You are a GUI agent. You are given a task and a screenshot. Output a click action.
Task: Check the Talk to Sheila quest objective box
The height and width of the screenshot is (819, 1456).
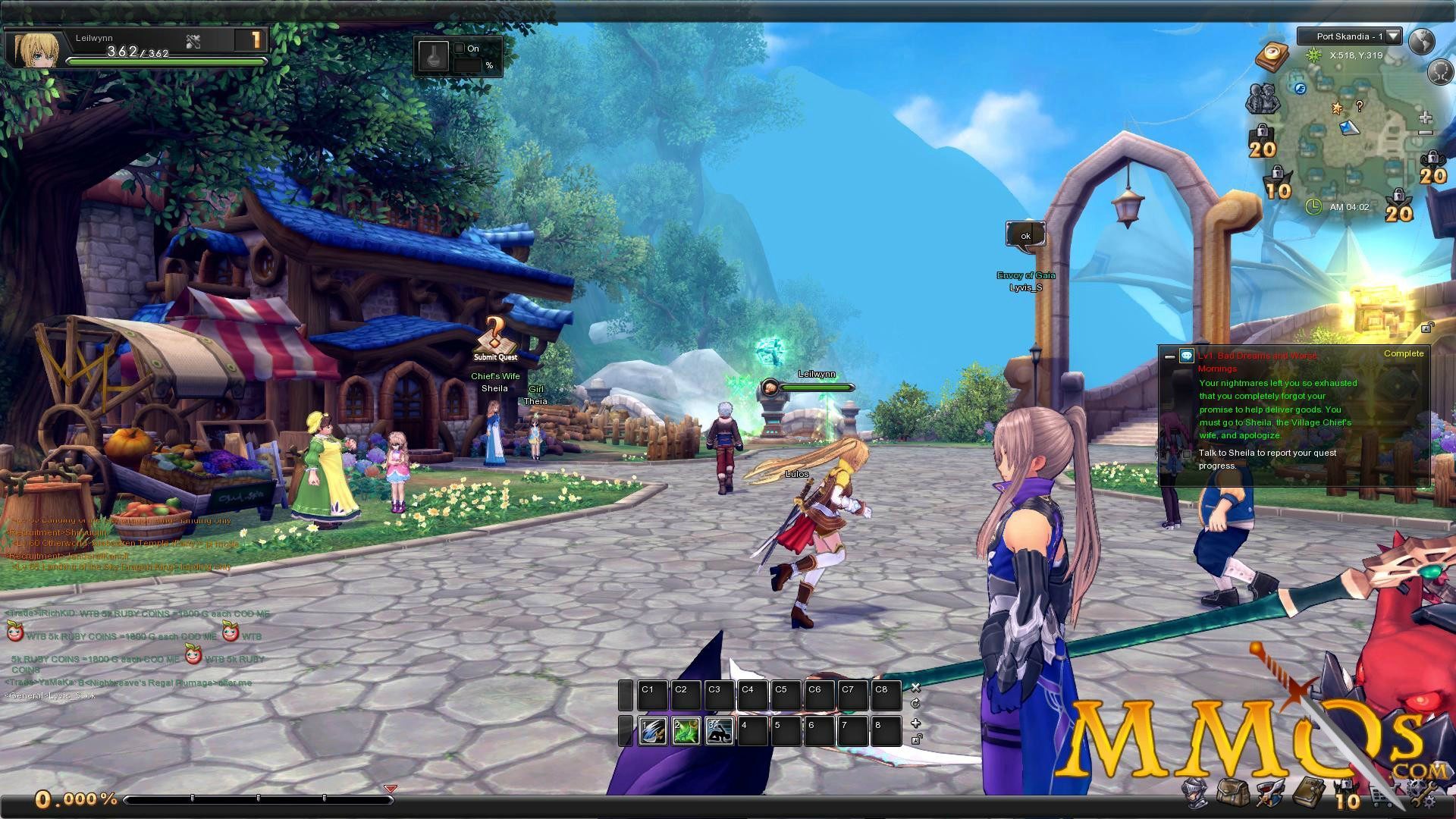click(x=1185, y=453)
